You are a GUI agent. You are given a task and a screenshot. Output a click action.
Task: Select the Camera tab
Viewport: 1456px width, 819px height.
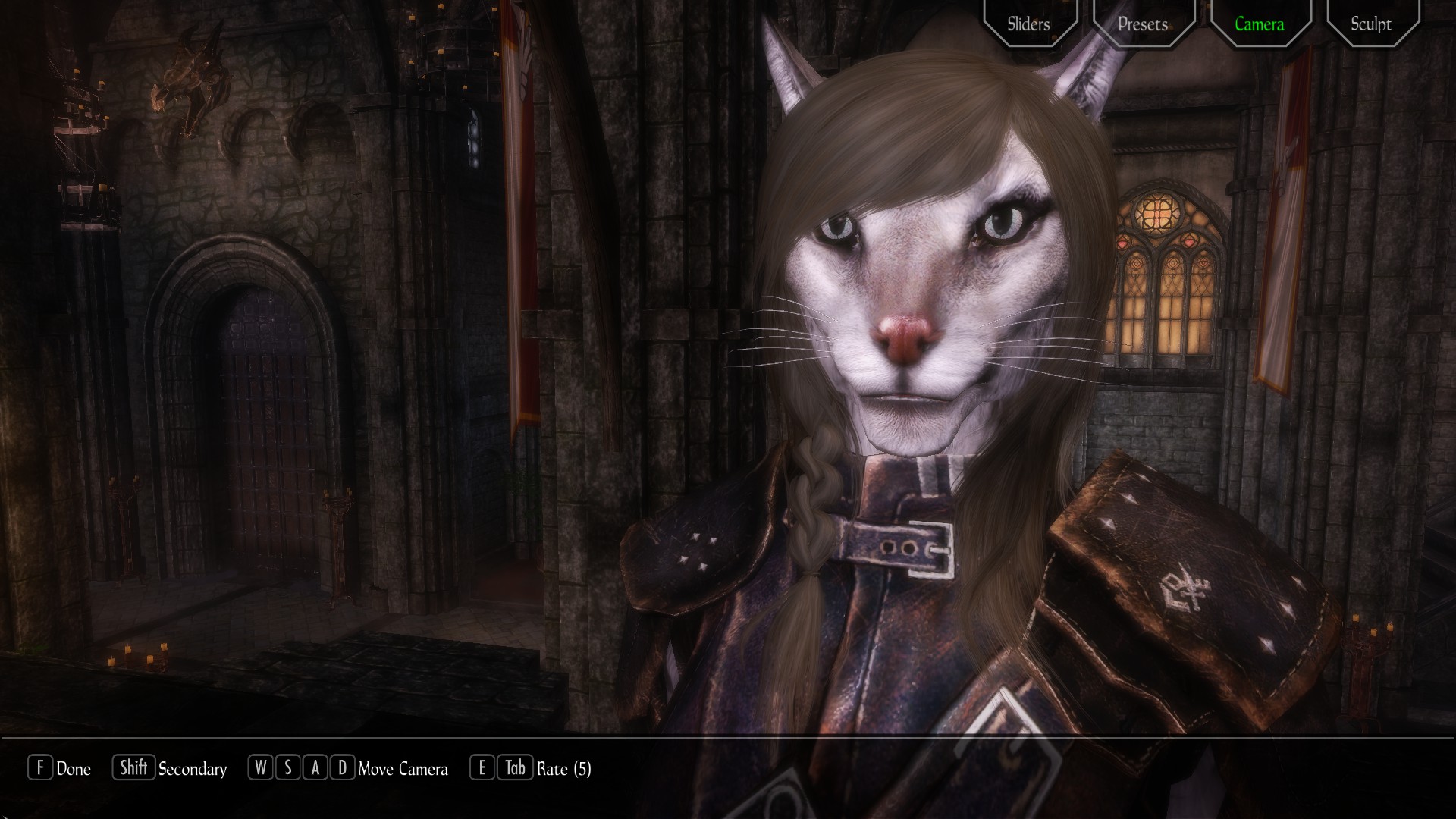pyautogui.click(x=1259, y=24)
